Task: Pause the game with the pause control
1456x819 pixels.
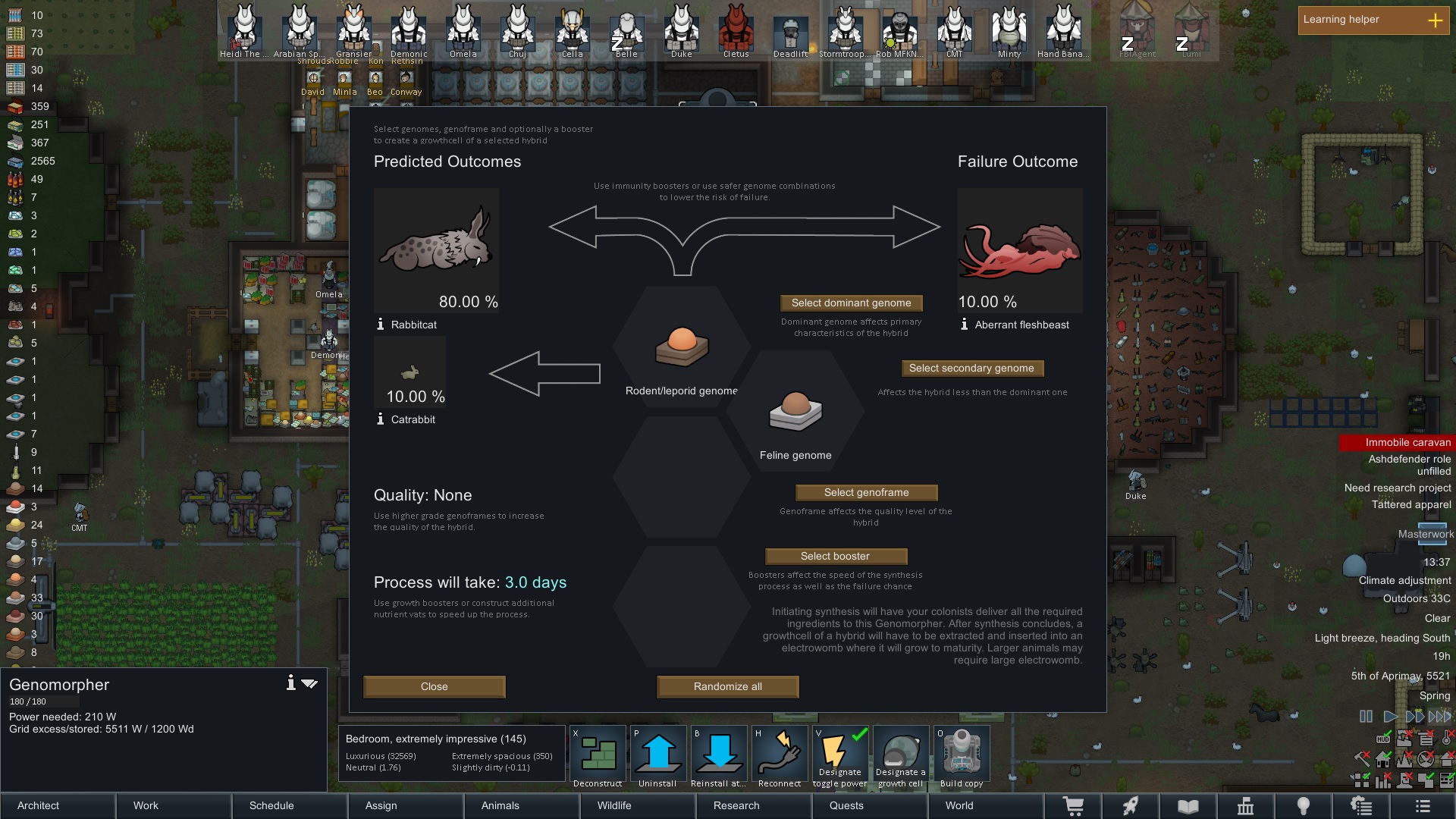Action: [x=1365, y=716]
